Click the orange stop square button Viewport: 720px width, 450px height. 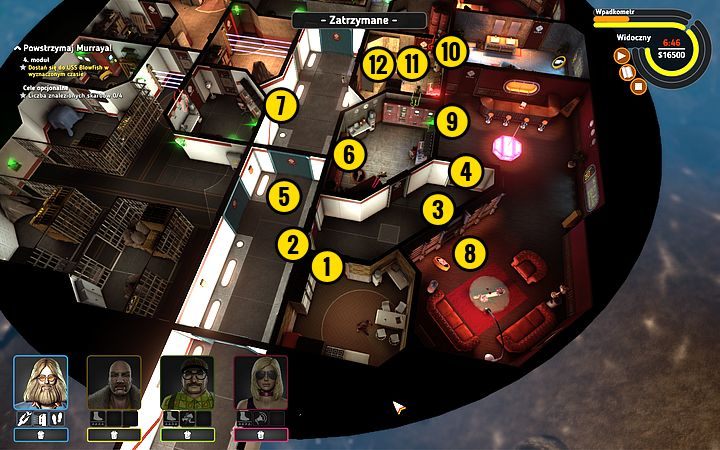click(640, 85)
